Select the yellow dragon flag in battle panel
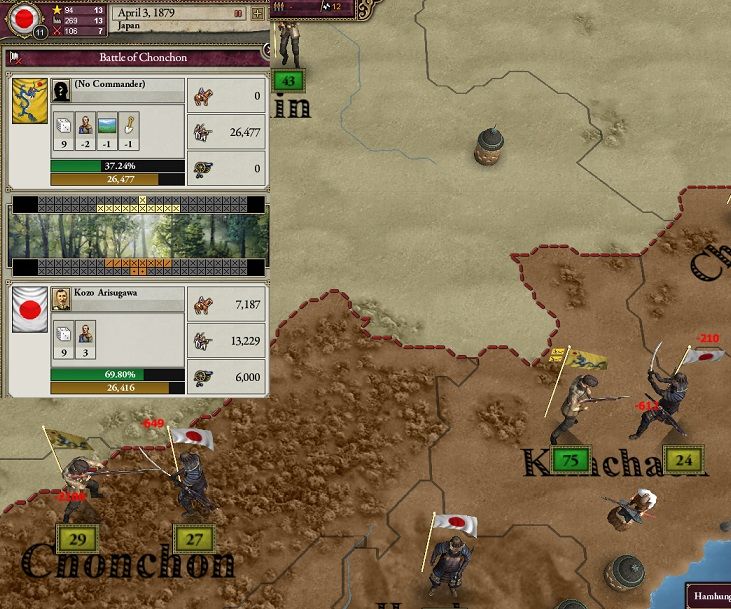Viewport: 731px width, 609px height. point(29,101)
